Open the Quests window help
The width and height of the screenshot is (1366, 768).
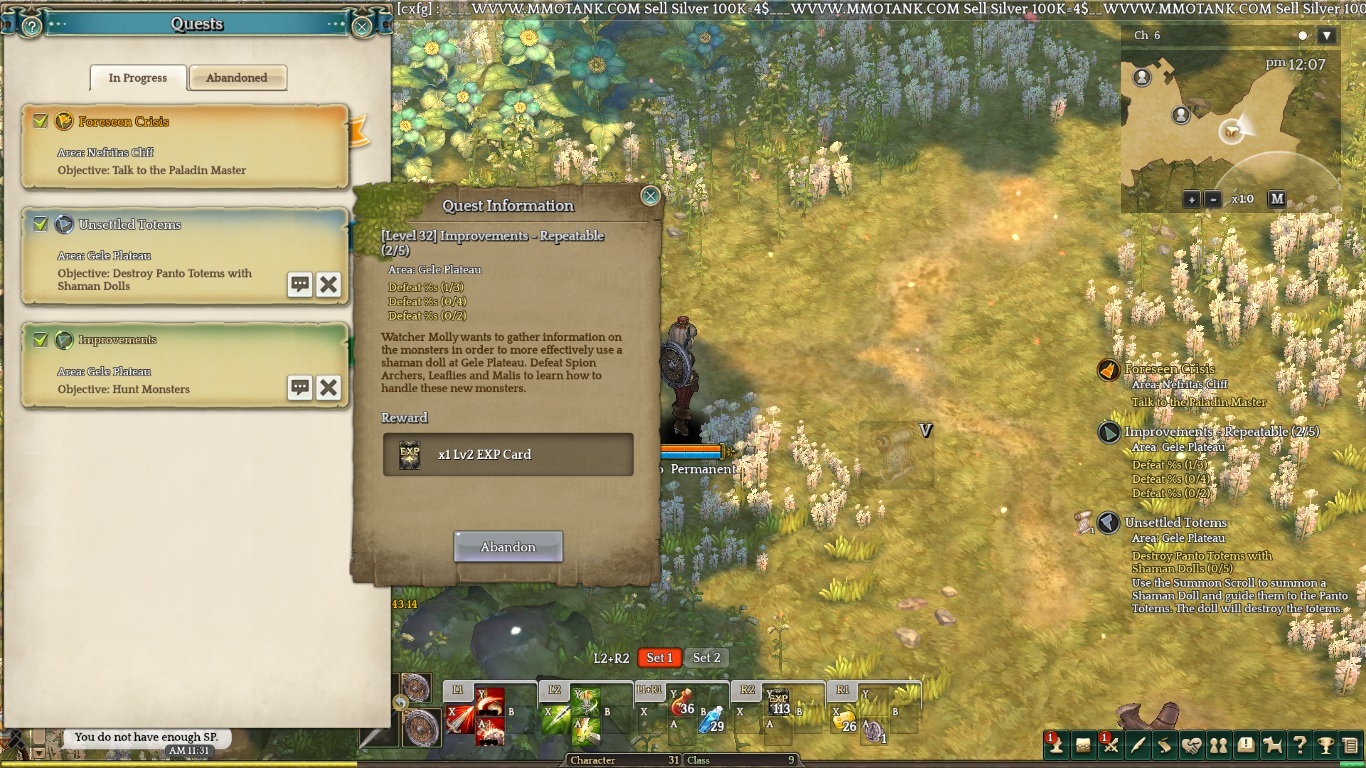coord(31,27)
